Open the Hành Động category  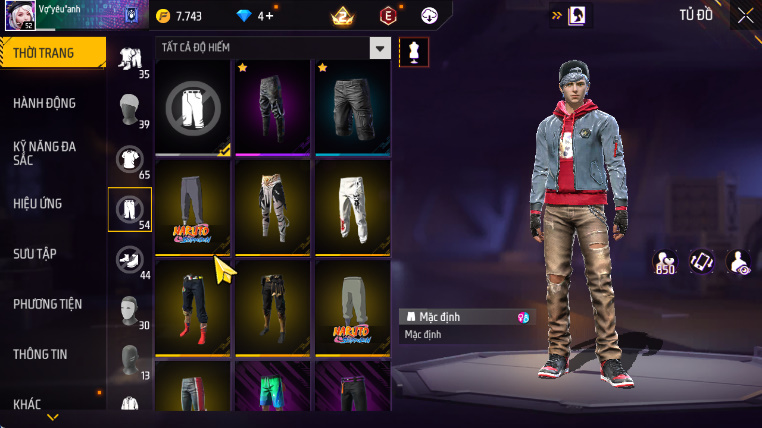pos(45,103)
